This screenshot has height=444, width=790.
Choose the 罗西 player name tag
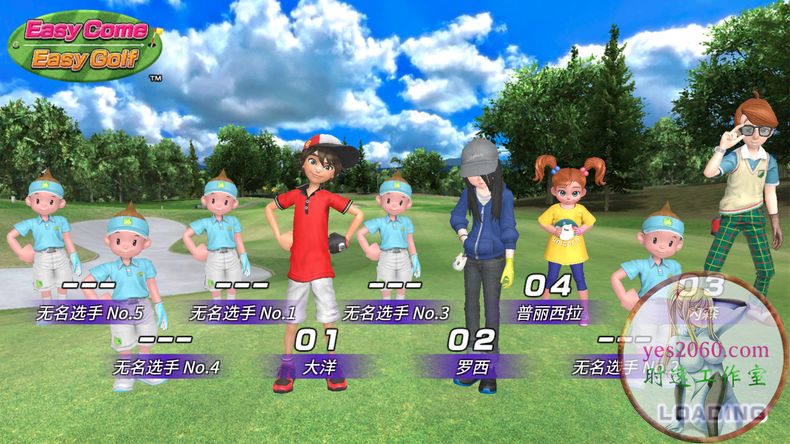point(472,367)
